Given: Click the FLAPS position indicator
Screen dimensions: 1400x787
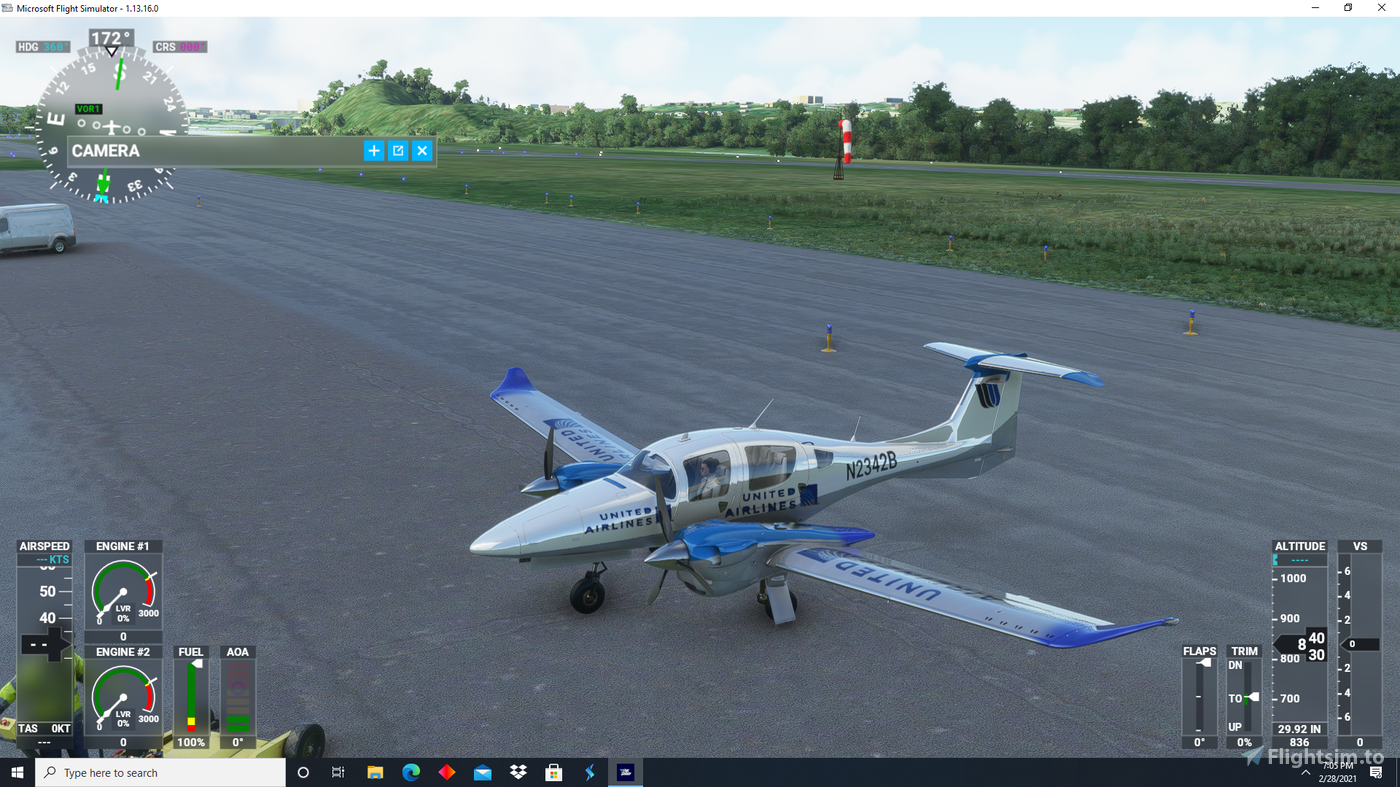Looking at the screenshot, I should [x=1199, y=695].
